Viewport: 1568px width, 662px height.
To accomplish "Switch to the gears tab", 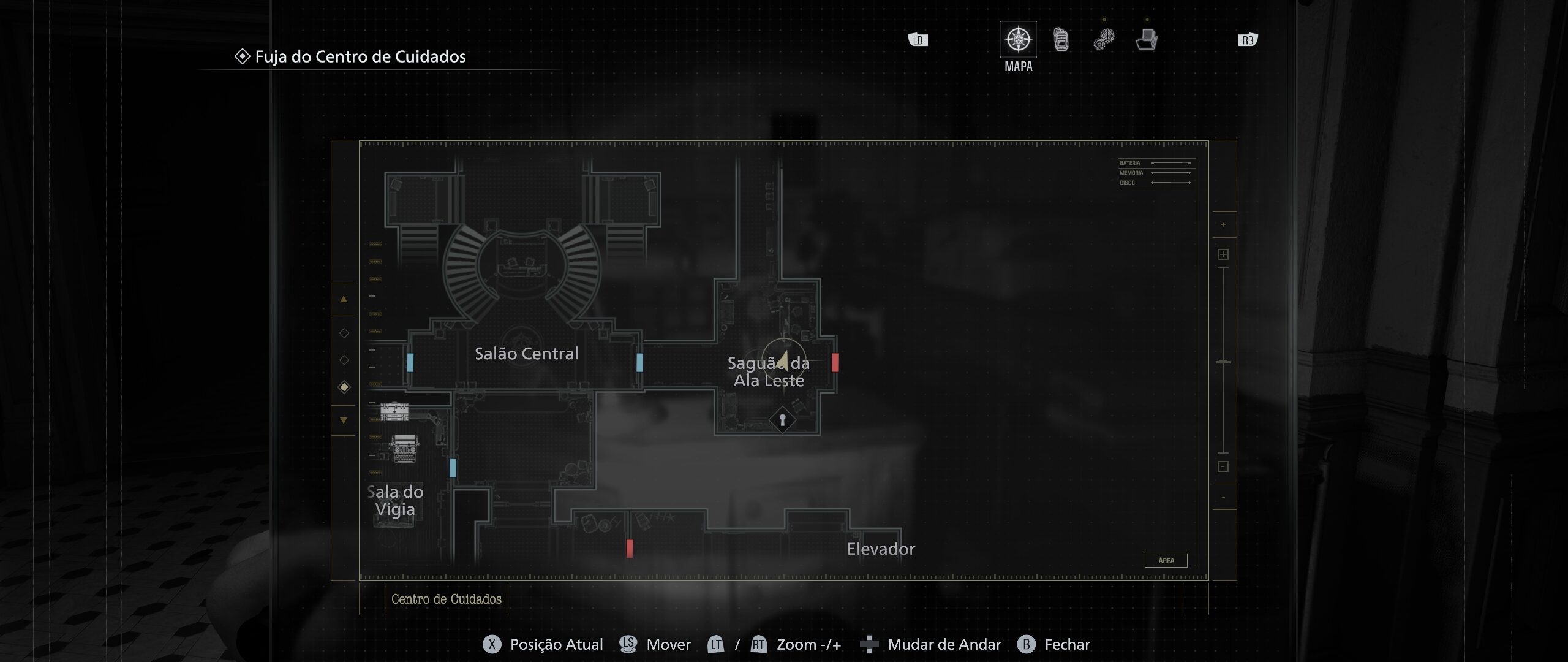I will 1104,40.
